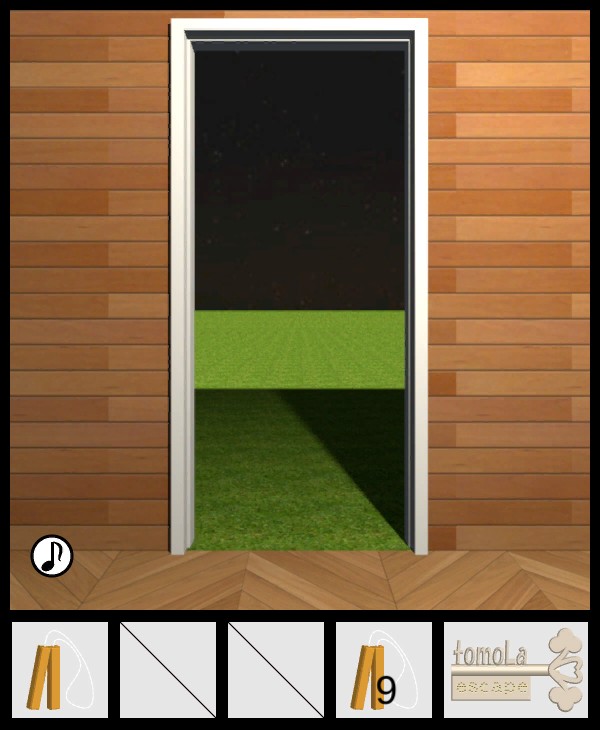Toggle the music note sound button
600x730 pixels.
pos(52,556)
